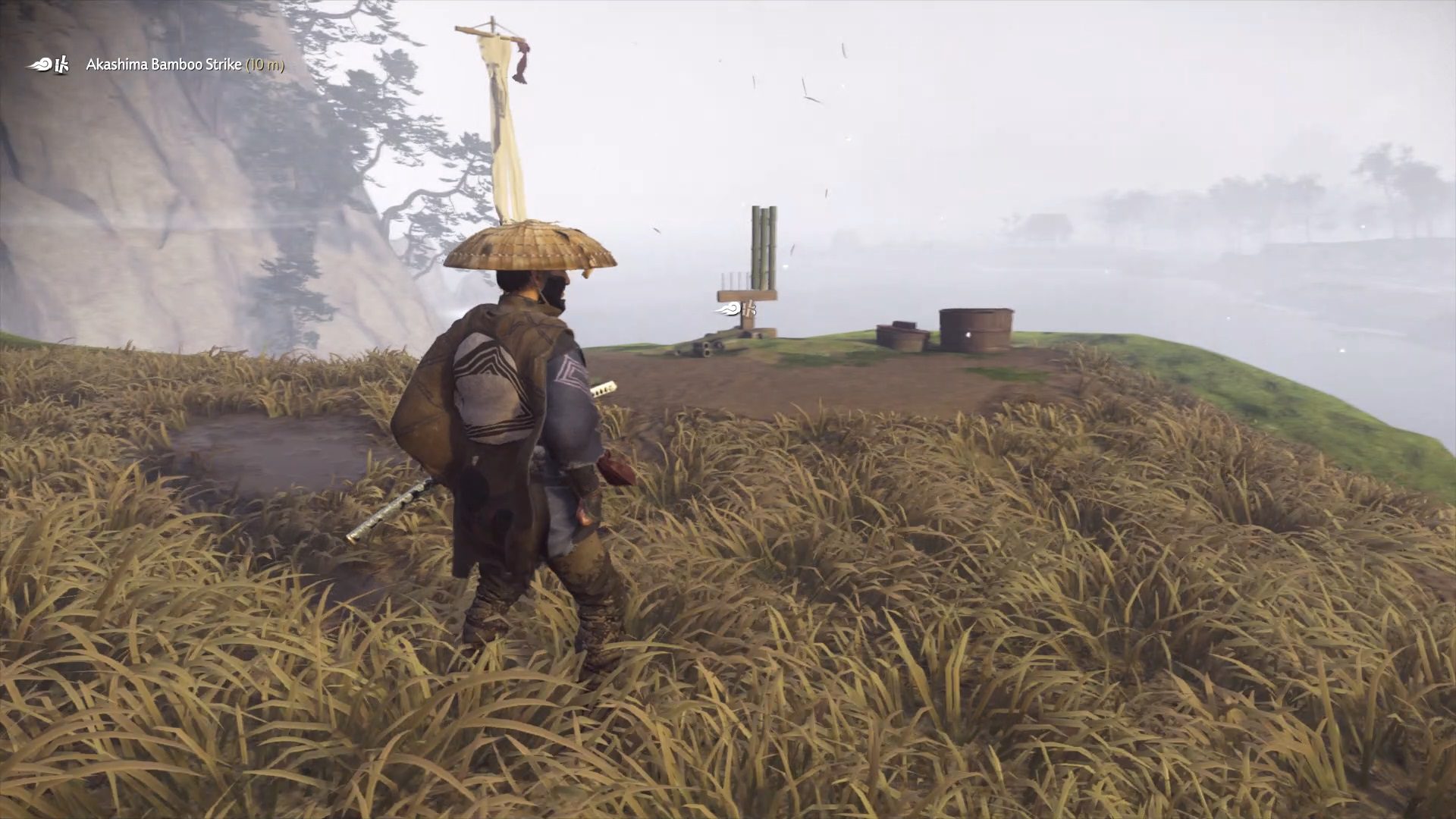The image size is (1456, 819).
Task: Click the bamboo strike symbol on the world marker
Action: tap(748, 309)
